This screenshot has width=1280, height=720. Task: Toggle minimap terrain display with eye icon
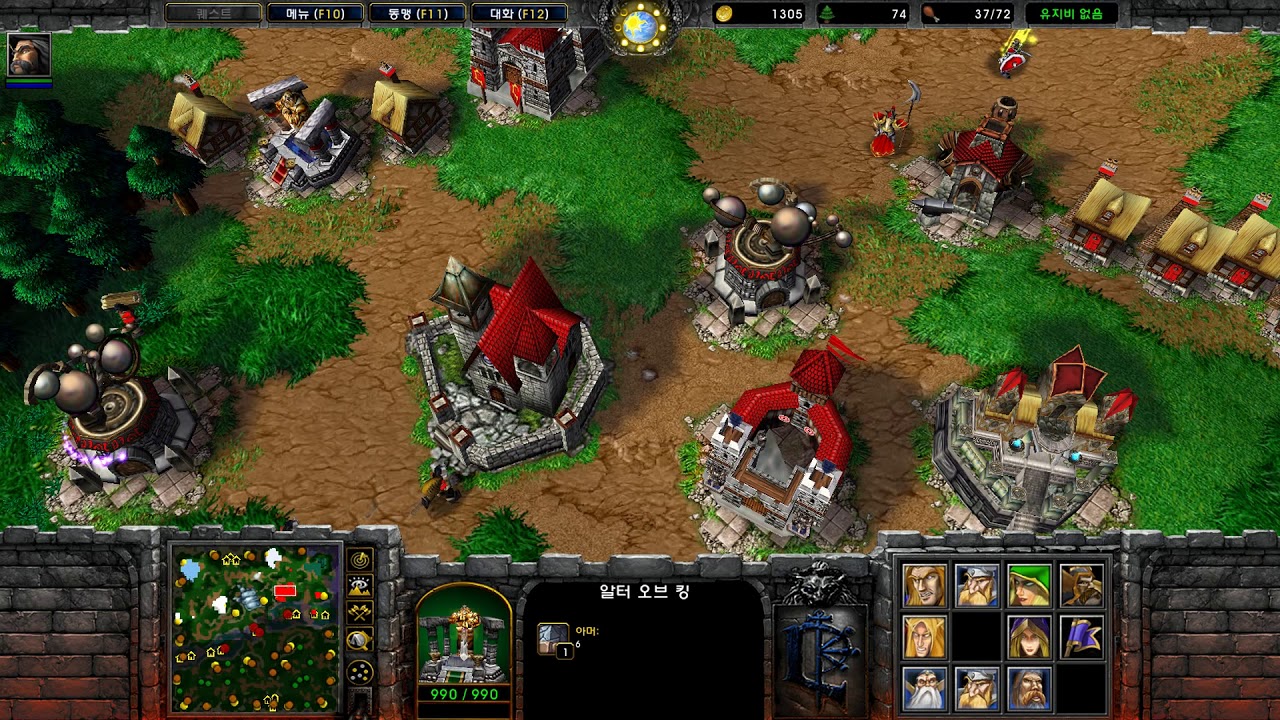coord(360,587)
